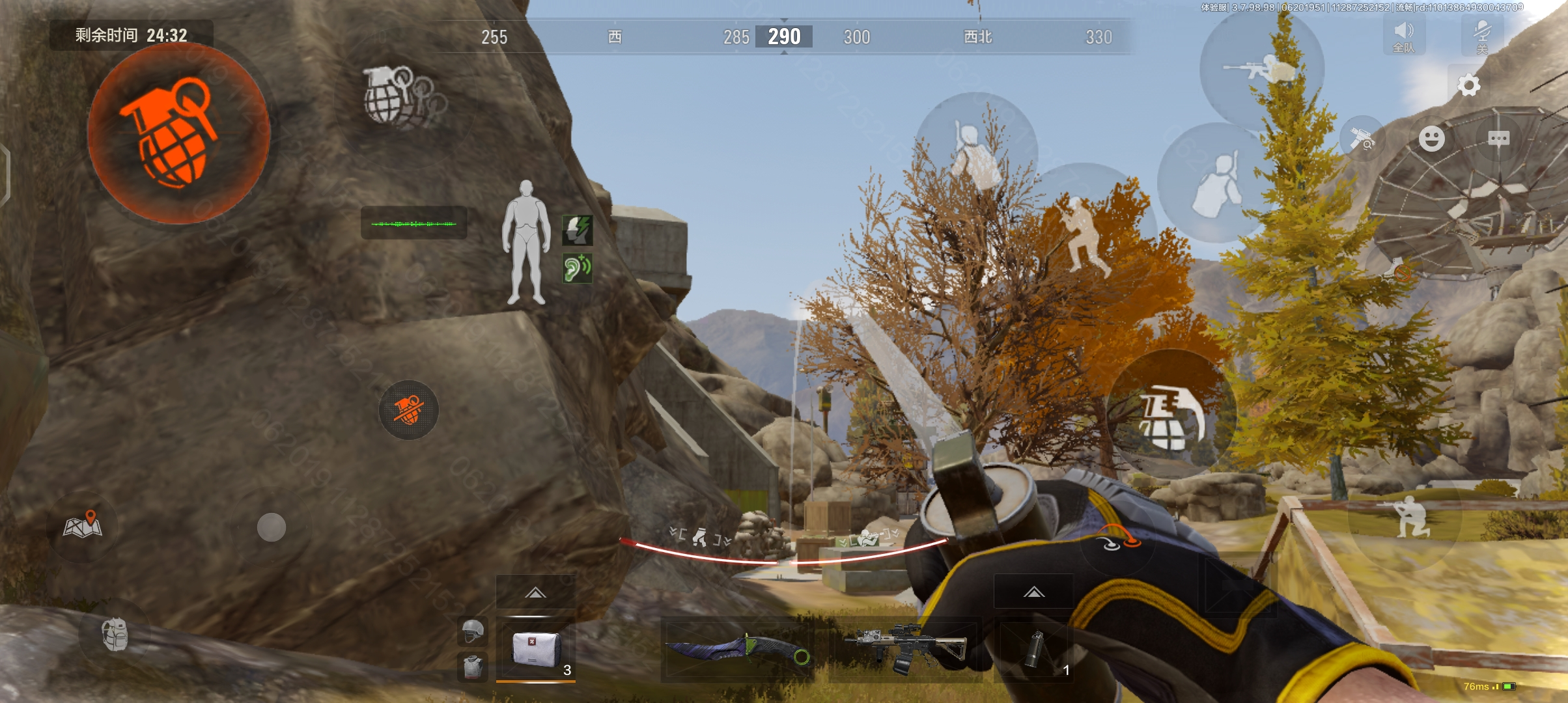Tap the white grenade throw button

pos(1170,417)
